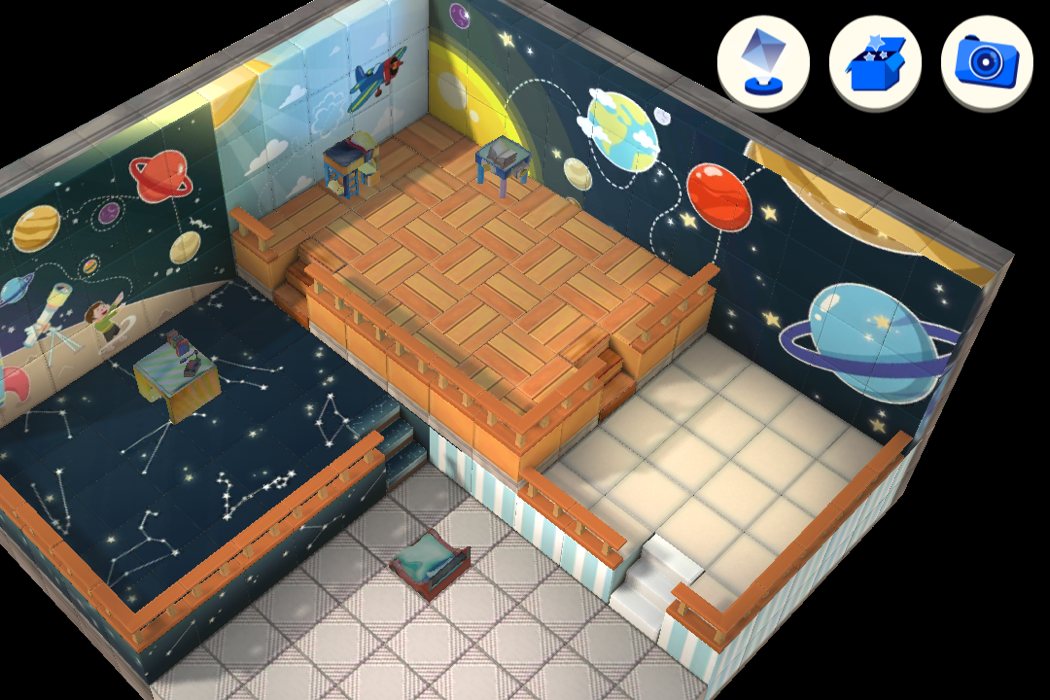Open the blue toy box button
Screen dimensions: 1050x700
point(875,64)
